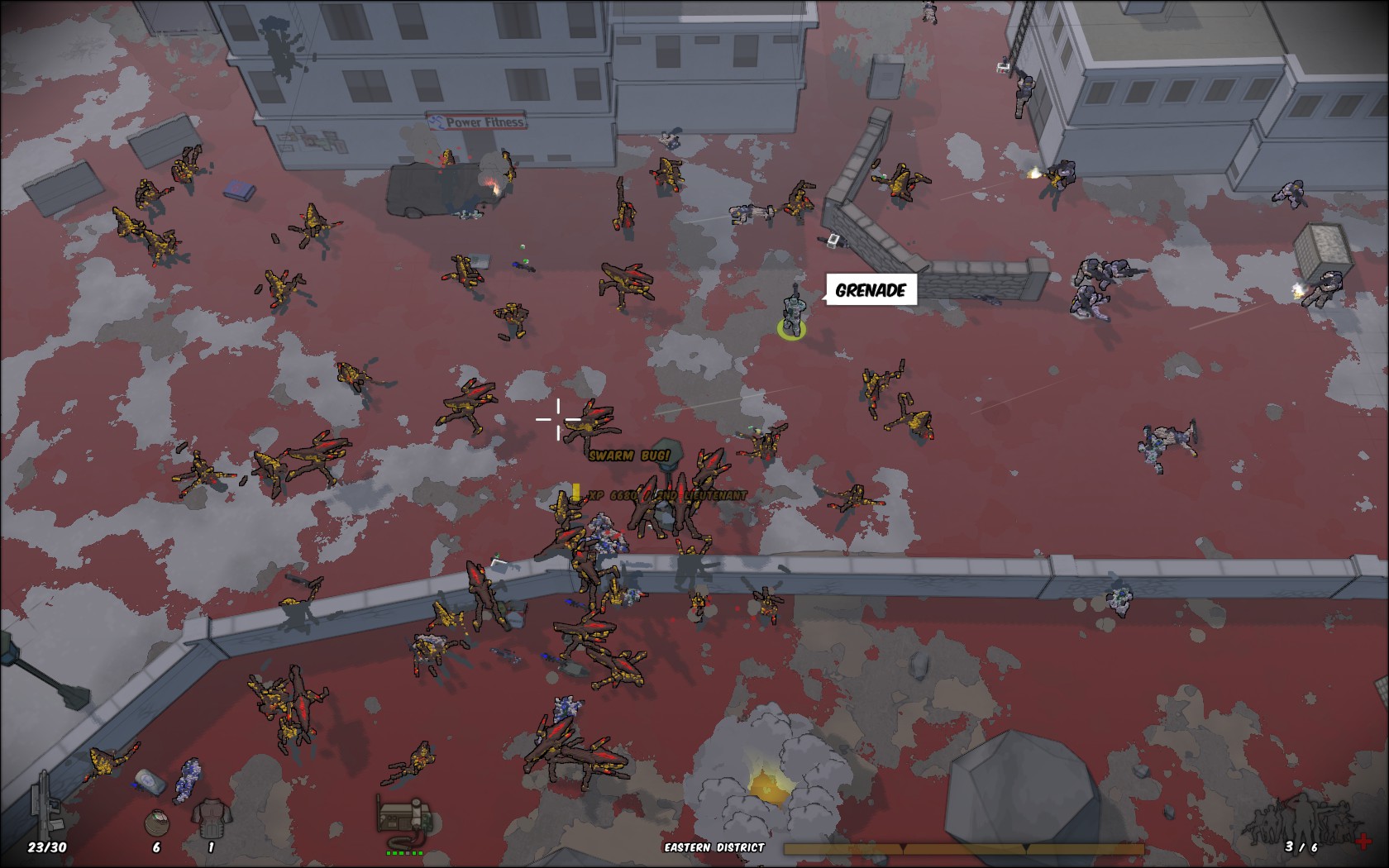Click the GRENADE speech bubble
This screenshot has width=1389, height=868.
tap(870, 289)
